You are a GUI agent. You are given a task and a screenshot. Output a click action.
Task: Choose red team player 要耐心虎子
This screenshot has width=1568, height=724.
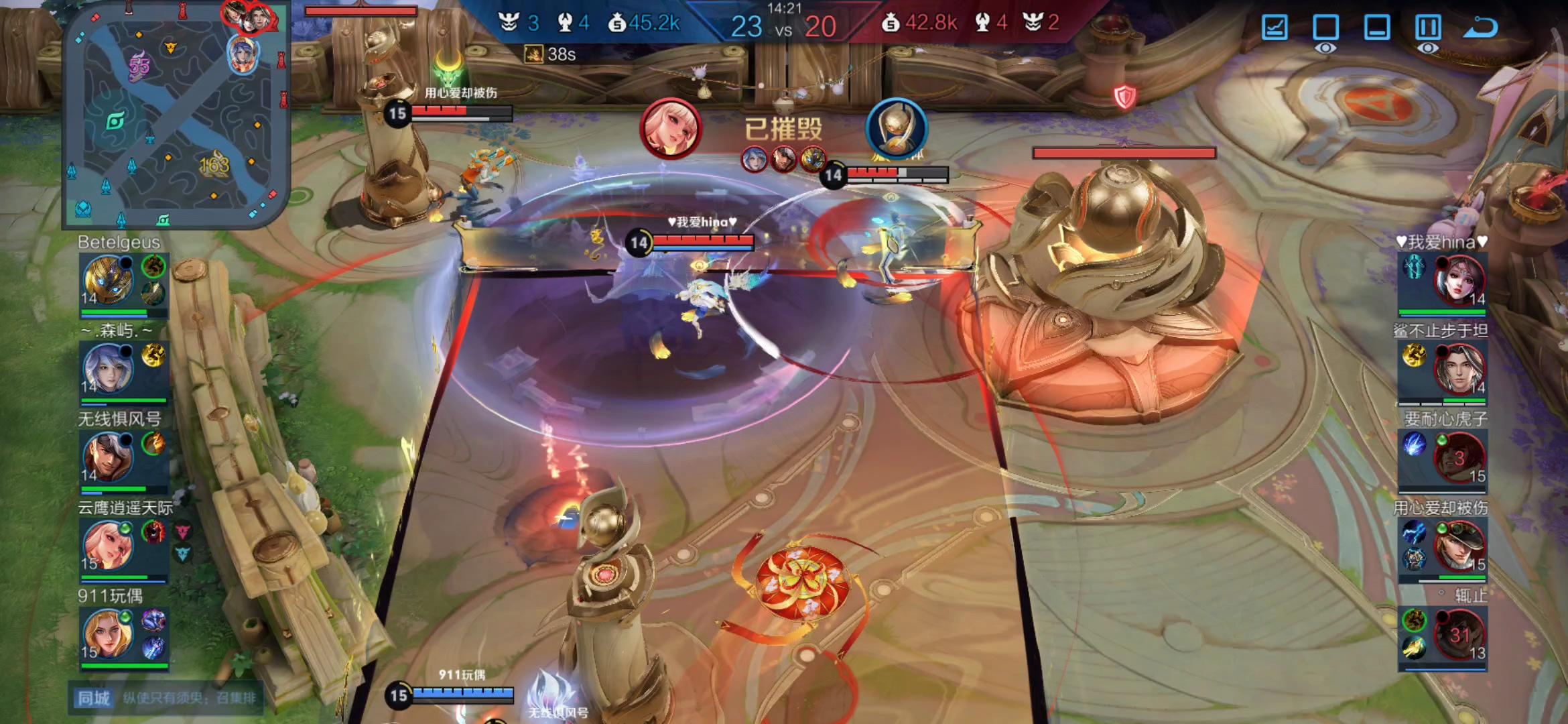[x=1459, y=457]
